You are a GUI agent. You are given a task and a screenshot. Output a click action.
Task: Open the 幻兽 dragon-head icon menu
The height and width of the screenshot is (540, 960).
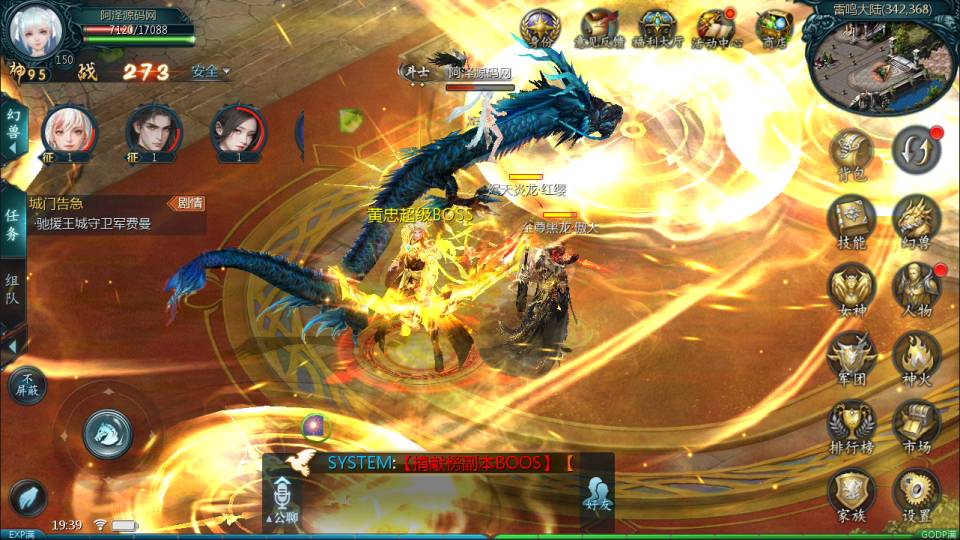[916, 220]
